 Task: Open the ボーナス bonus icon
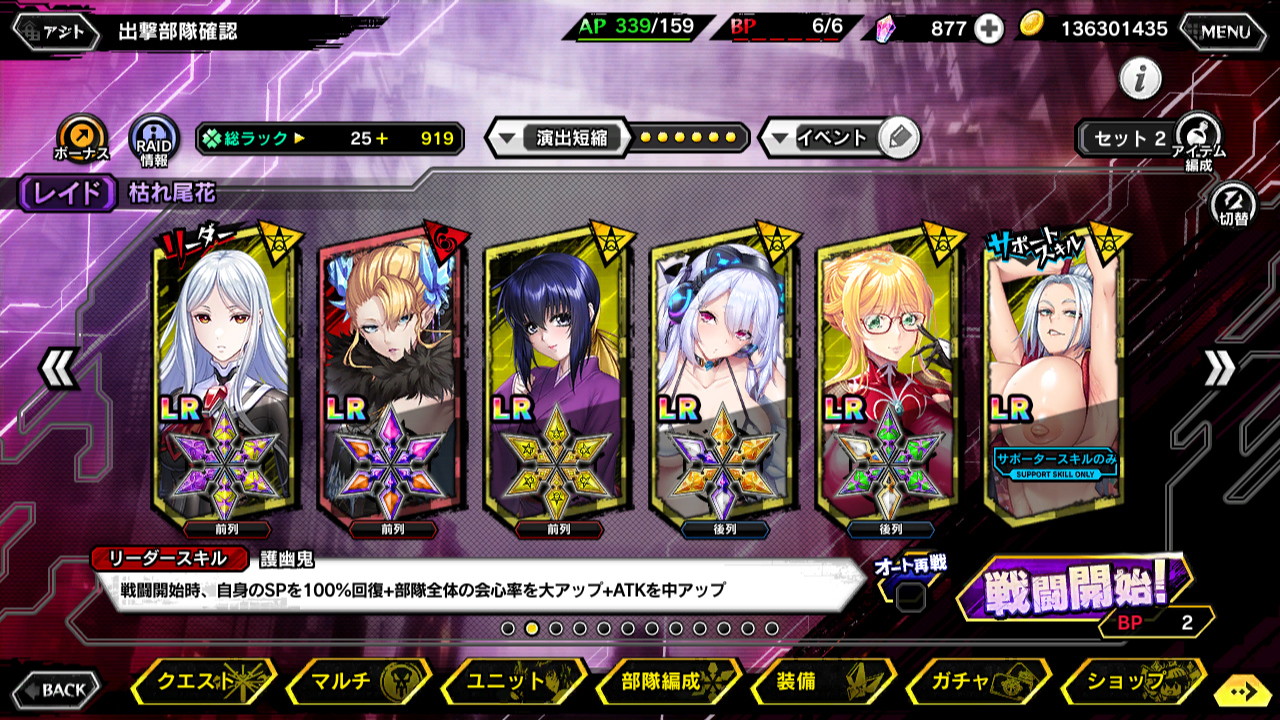click(x=80, y=138)
